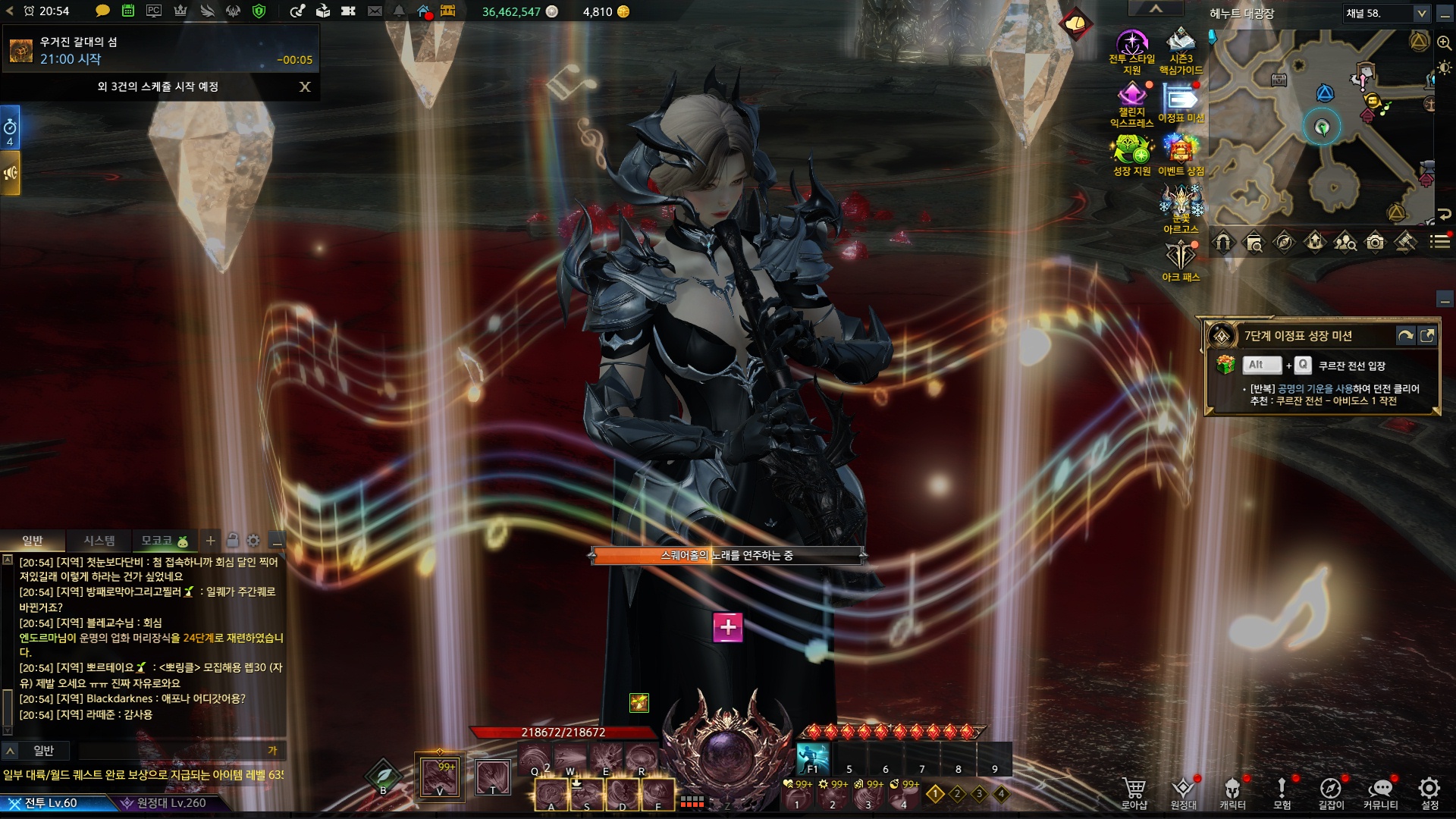Open the 길잡이 guide menu
1456x819 pixels.
1331,792
